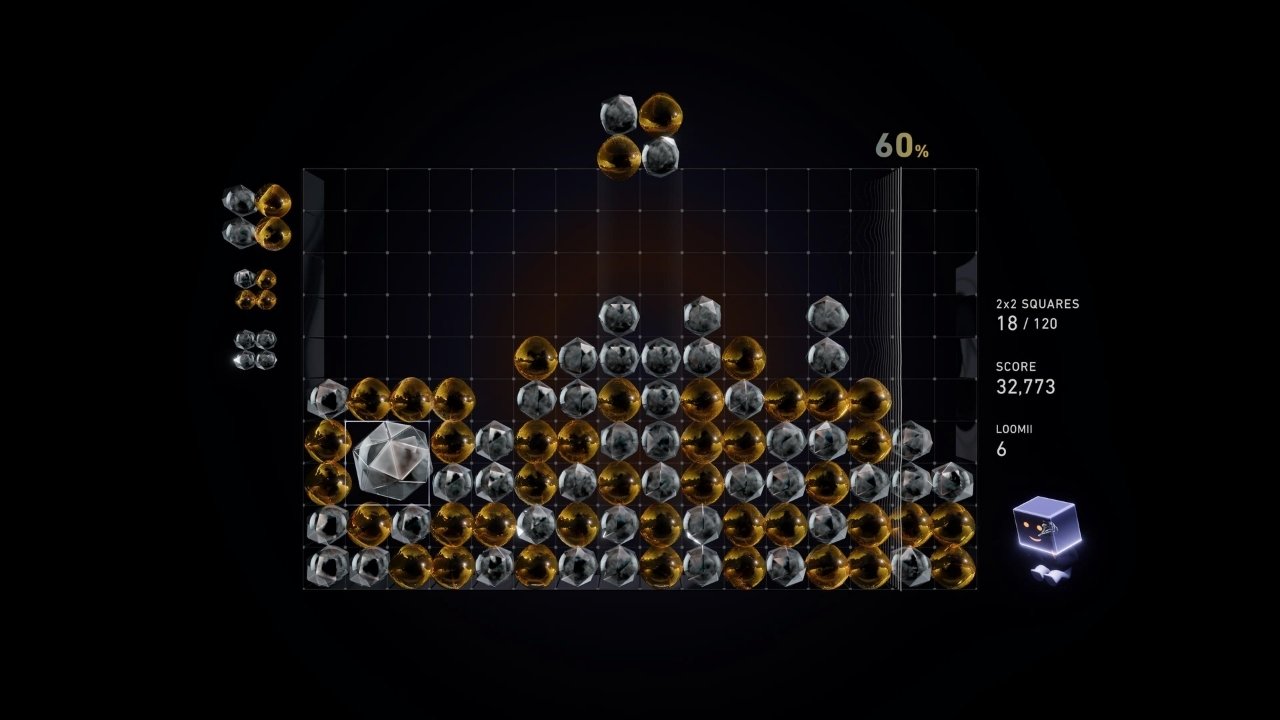Click the Loomii cube avatar

[x=1045, y=530]
